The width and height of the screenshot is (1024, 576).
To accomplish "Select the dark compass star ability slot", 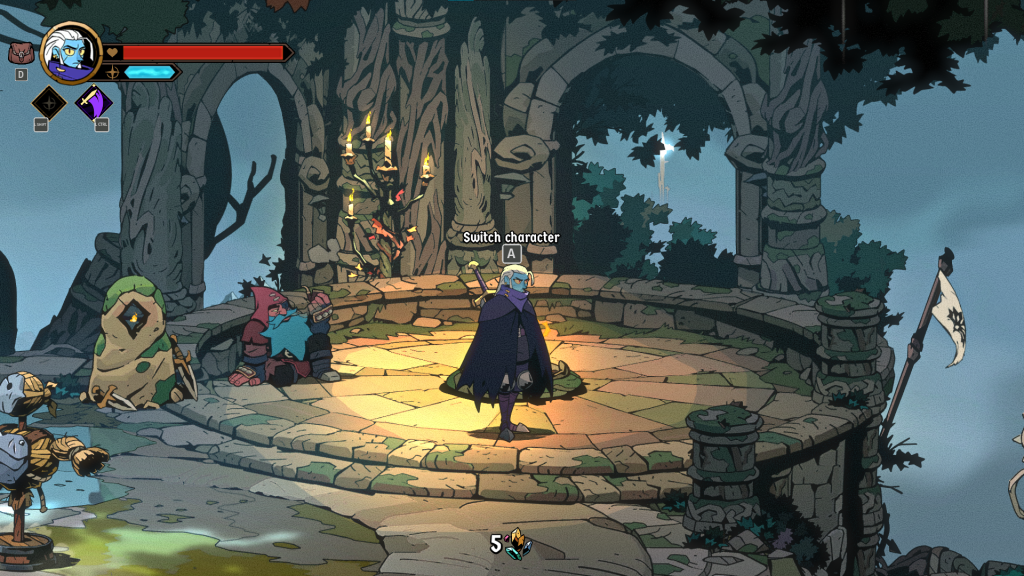I will [x=49, y=103].
